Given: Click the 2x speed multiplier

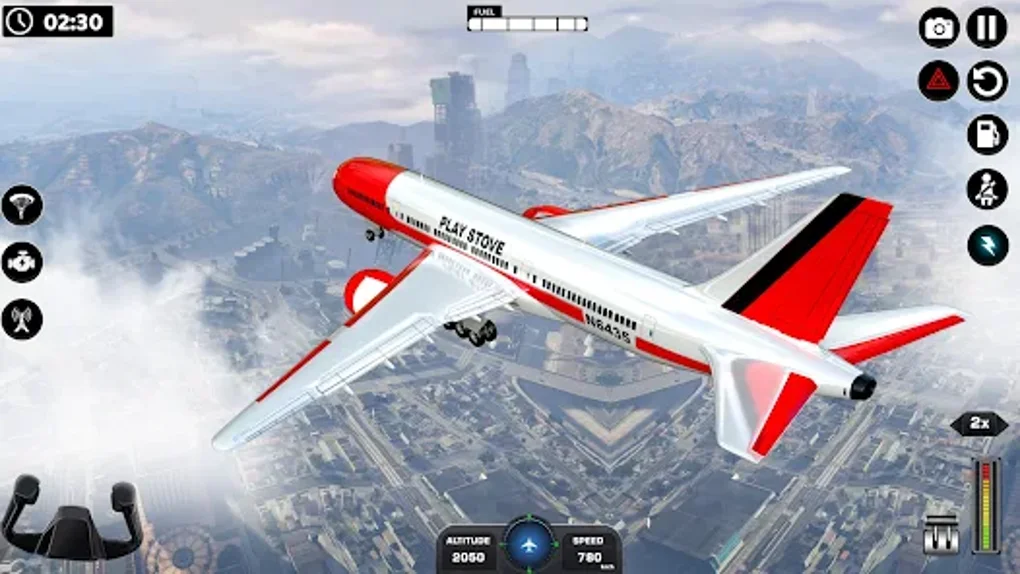Looking at the screenshot, I should tap(979, 424).
